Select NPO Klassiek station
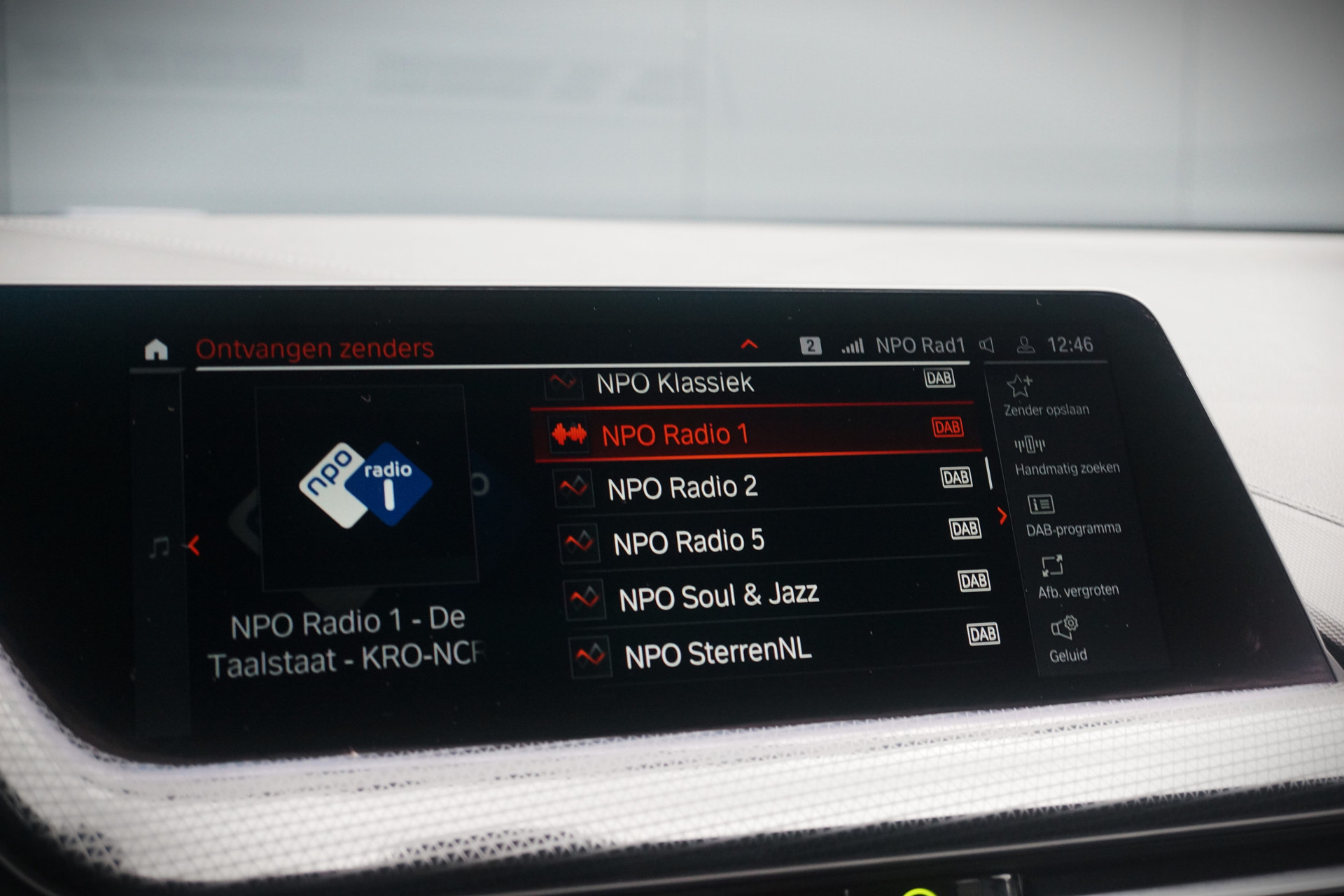Screen dimensions: 1344x896 click(674, 383)
